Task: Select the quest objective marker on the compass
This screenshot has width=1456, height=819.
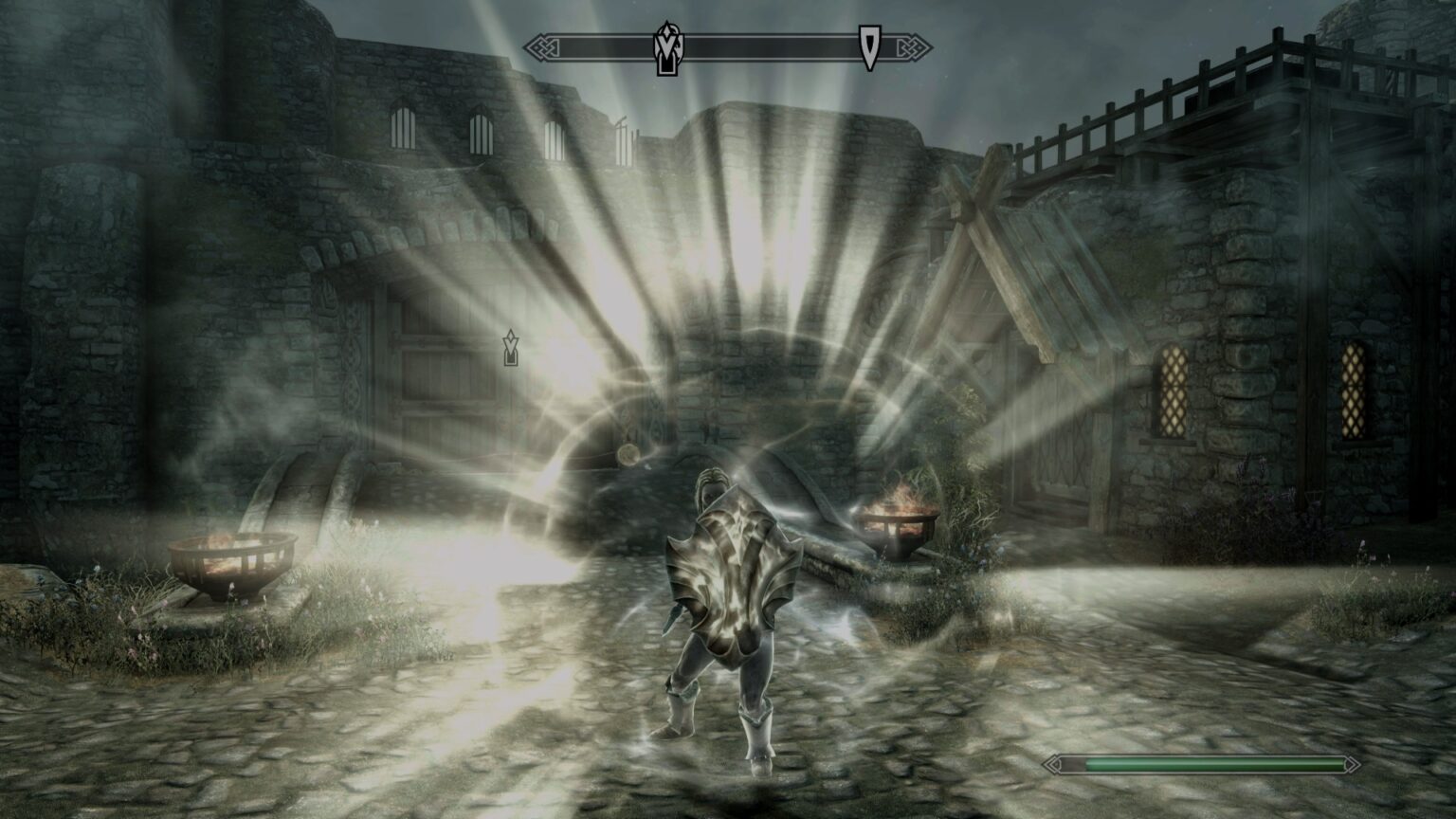Action: click(x=669, y=45)
